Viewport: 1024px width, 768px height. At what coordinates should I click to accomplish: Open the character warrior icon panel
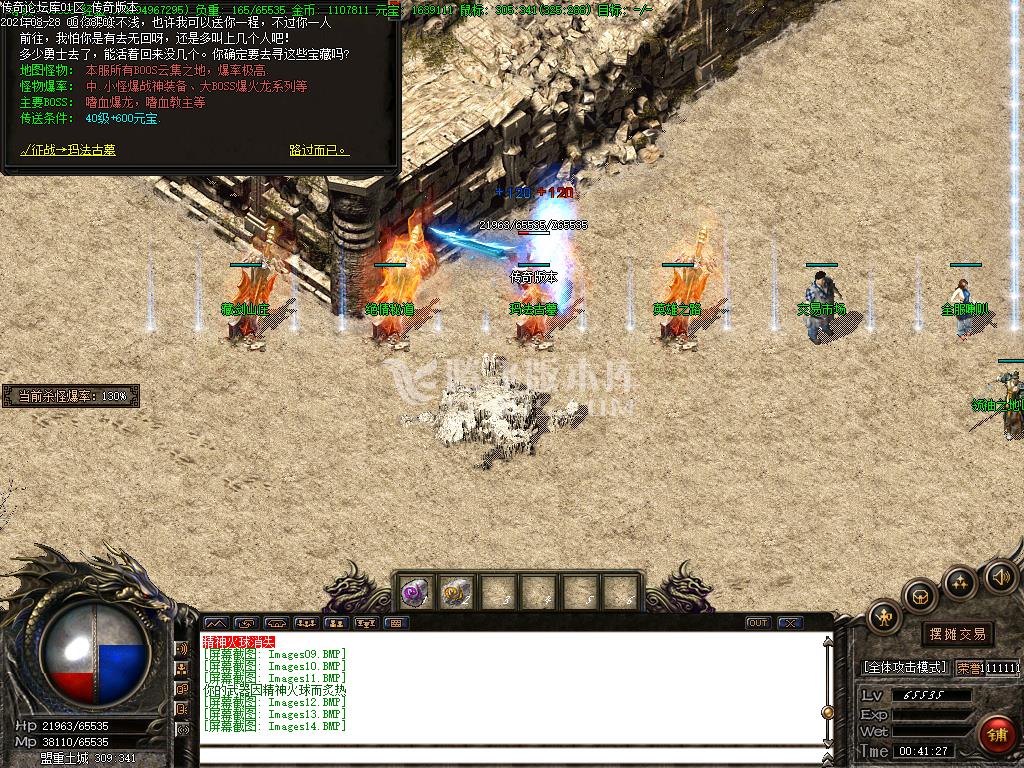pos(885,617)
